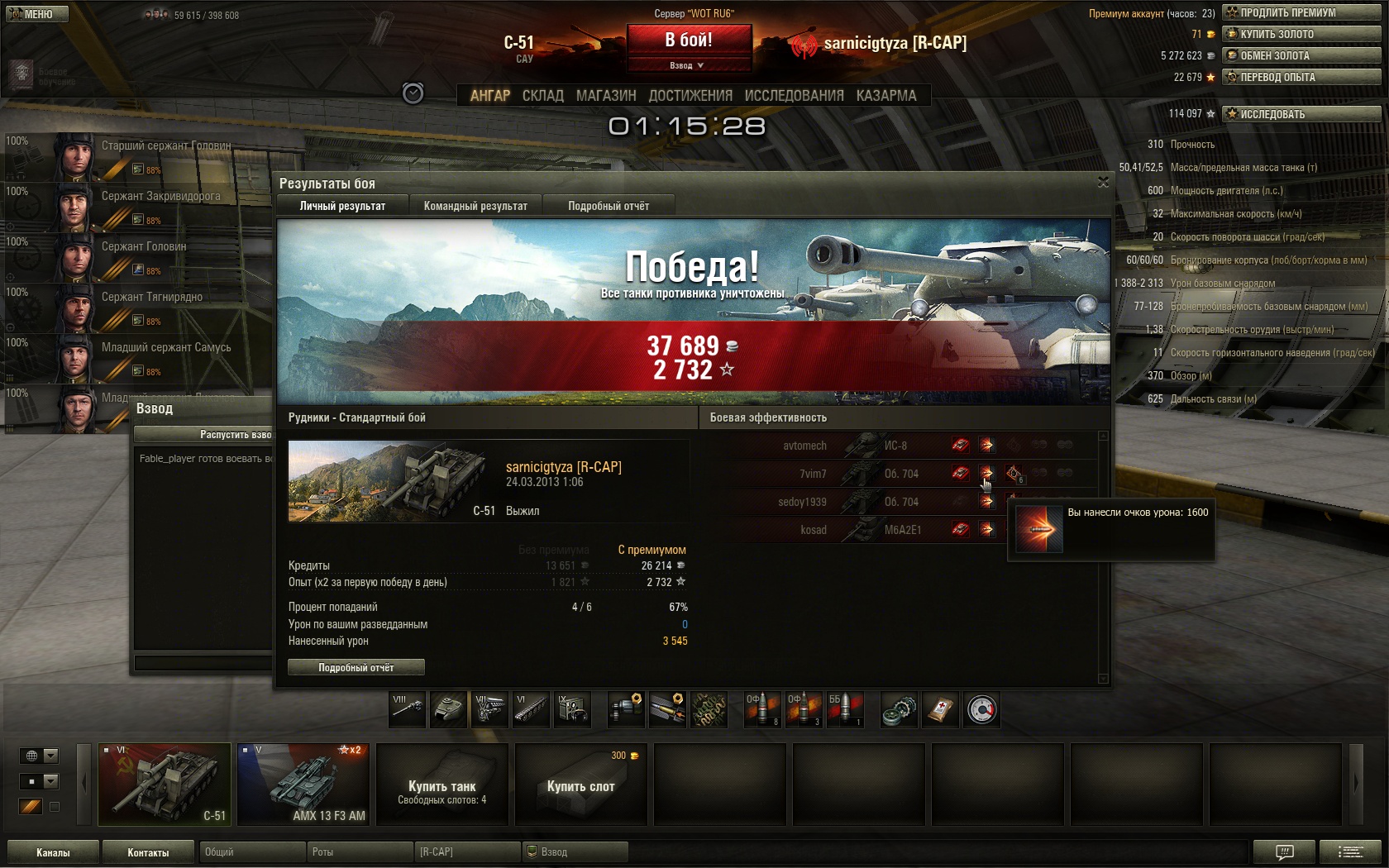Click the Подробный отчёт button below stats
Viewport: 1389px width, 868px height.
tap(356, 667)
